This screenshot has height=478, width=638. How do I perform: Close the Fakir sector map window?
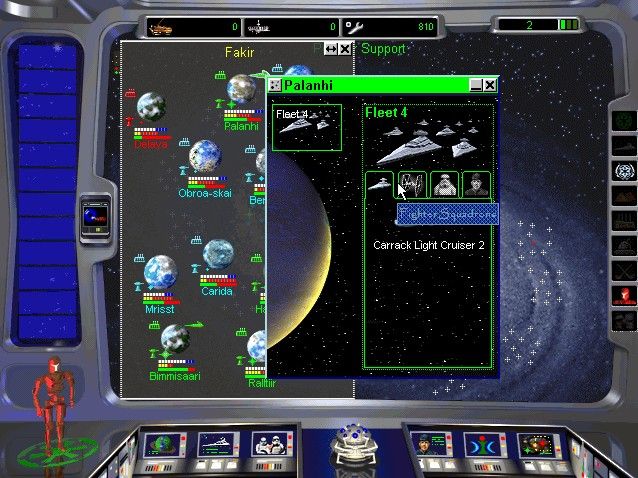pos(345,48)
